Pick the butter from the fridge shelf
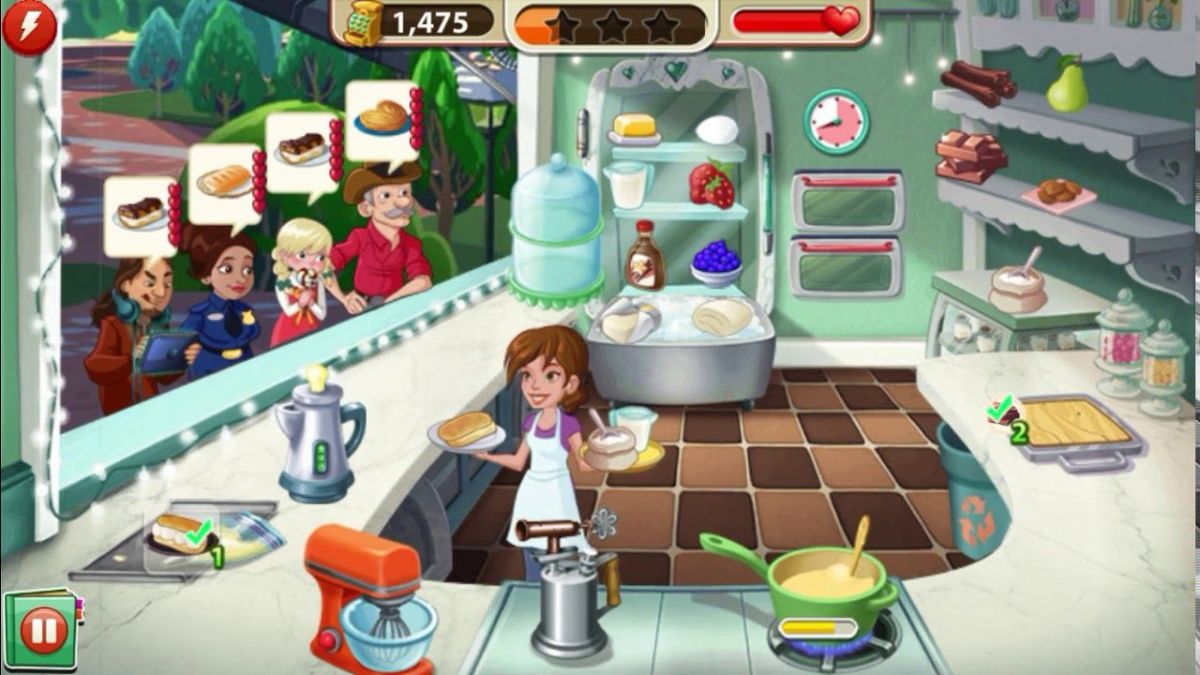1200x675 pixels. click(x=633, y=128)
